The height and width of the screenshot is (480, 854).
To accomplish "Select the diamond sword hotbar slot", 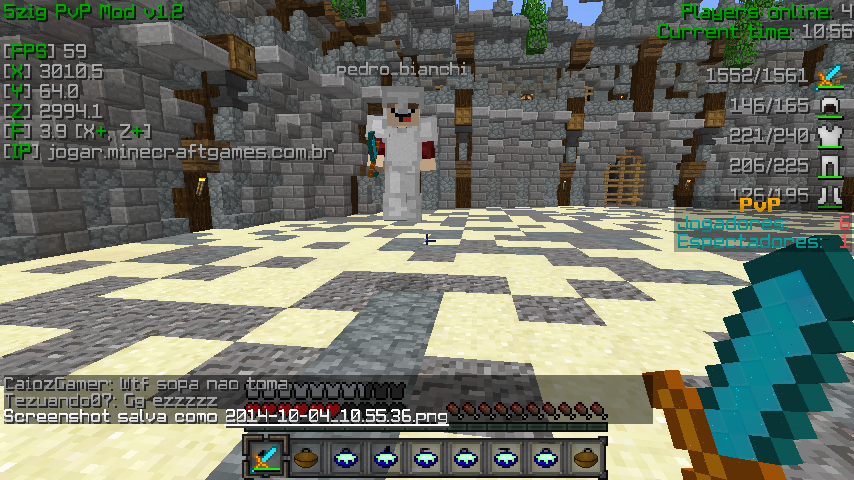I will (265, 458).
